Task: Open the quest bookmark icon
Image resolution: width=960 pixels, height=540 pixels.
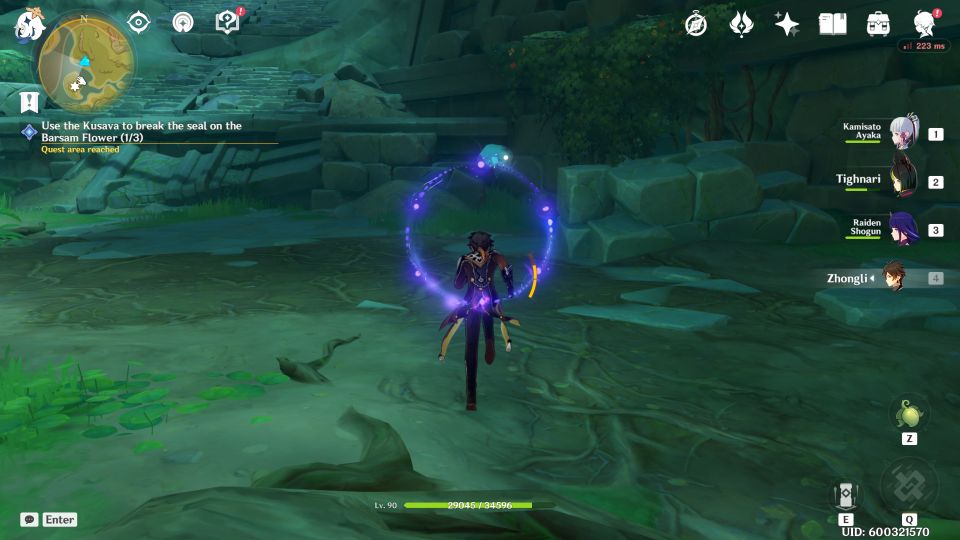Action: [29, 100]
